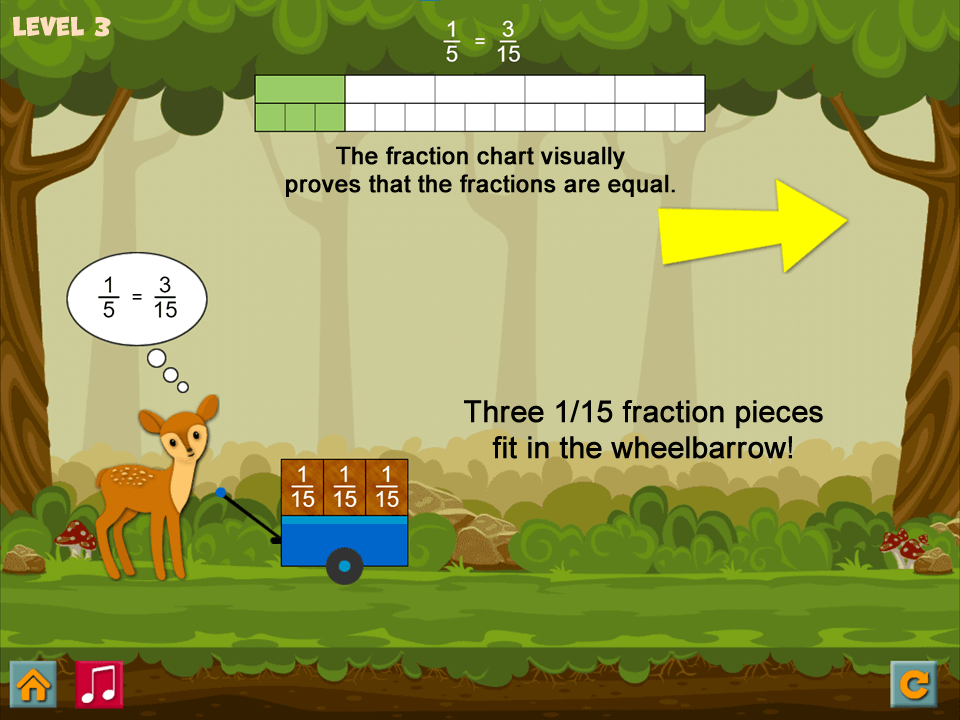Restart the level with the orange button
The height and width of the screenshot is (720, 960).
coord(913,684)
